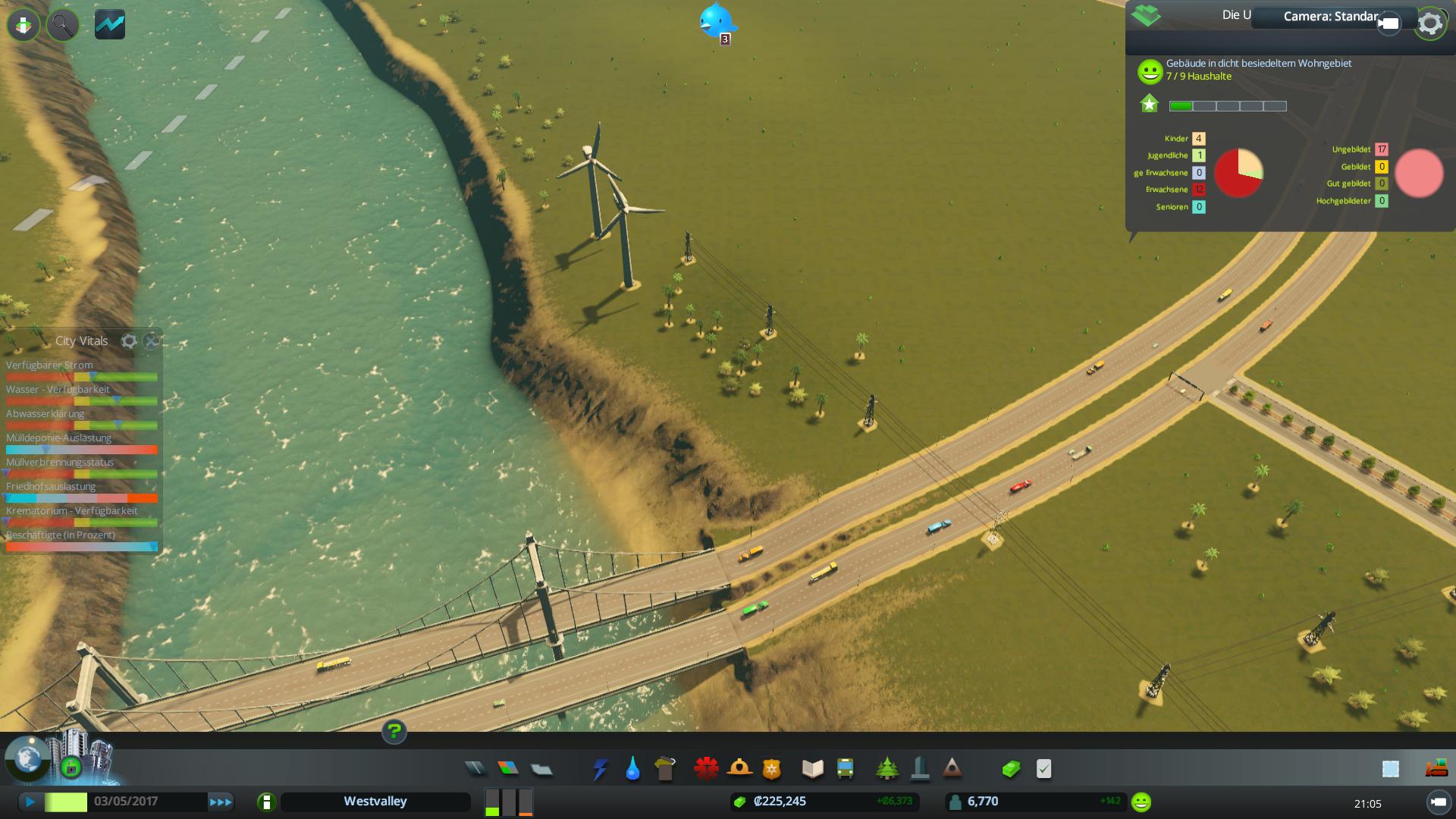Open the Roads build menu
1456x819 pixels.
475,769
